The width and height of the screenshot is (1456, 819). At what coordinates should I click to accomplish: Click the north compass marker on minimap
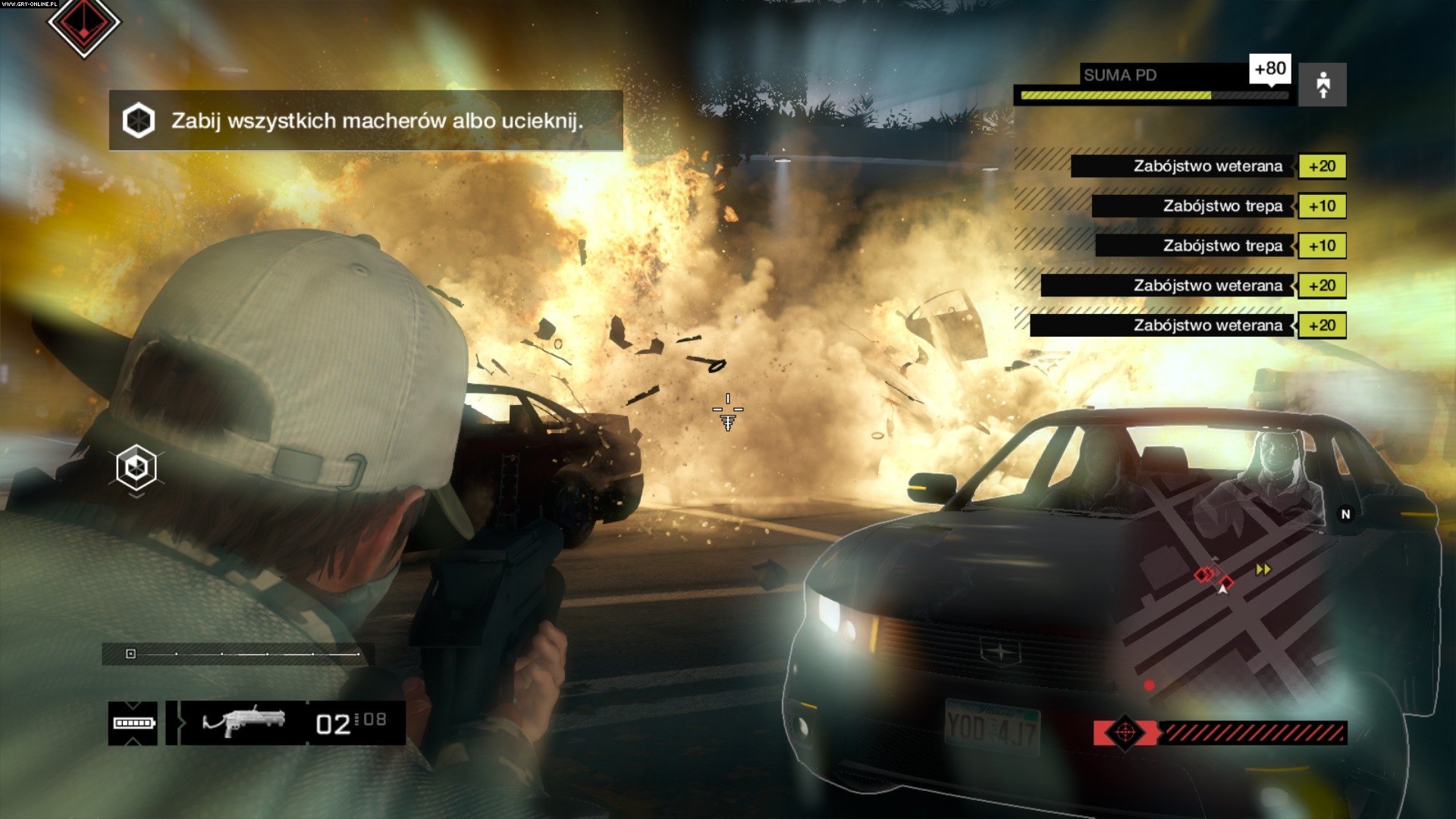tap(1345, 514)
